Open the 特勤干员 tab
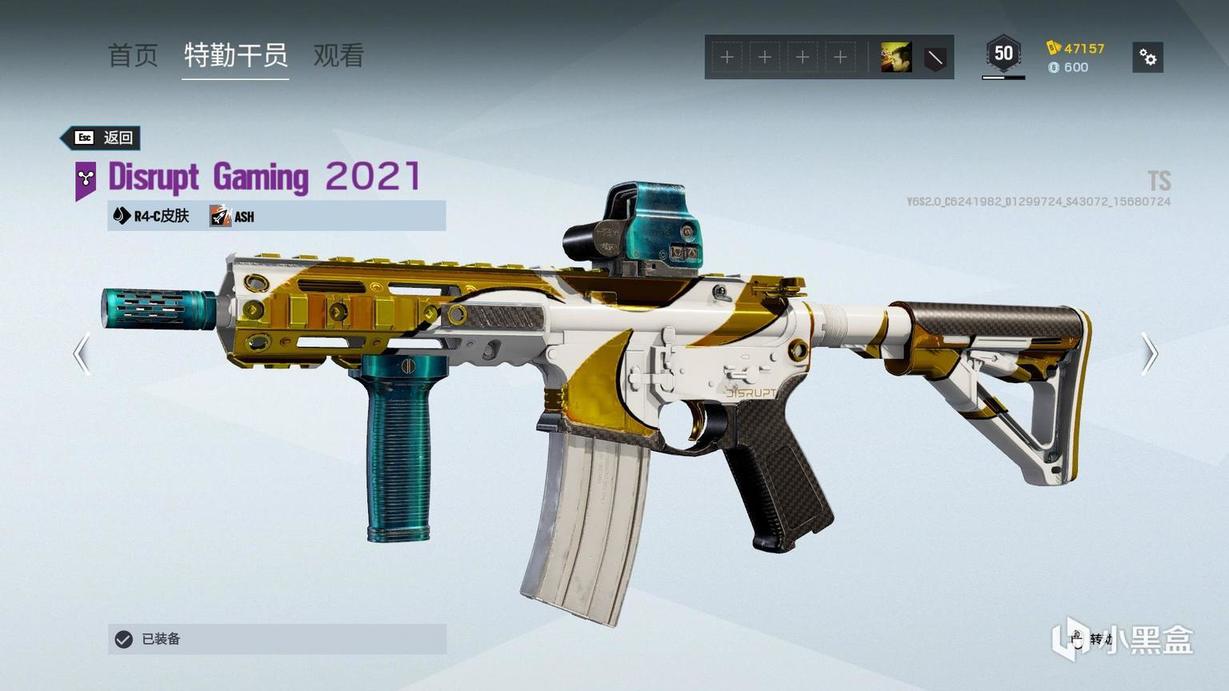Image resolution: width=1229 pixels, height=691 pixels. [x=235, y=56]
